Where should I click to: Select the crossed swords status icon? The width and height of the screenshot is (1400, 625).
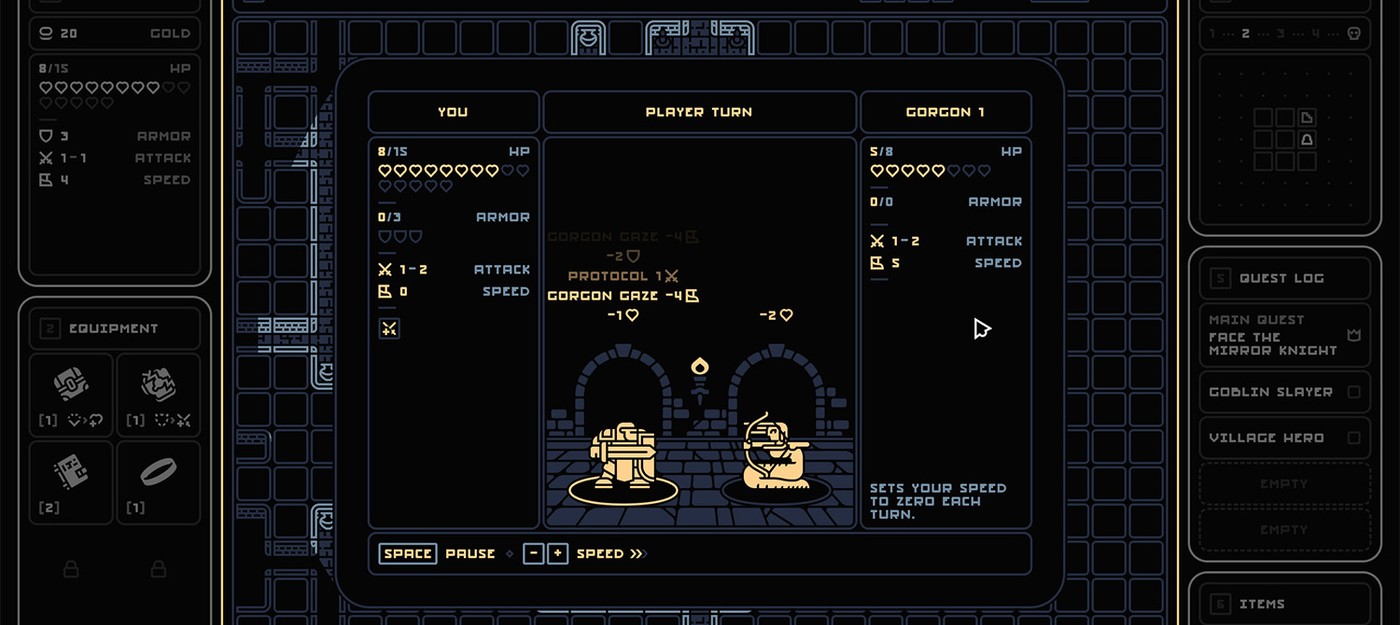coord(389,328)
